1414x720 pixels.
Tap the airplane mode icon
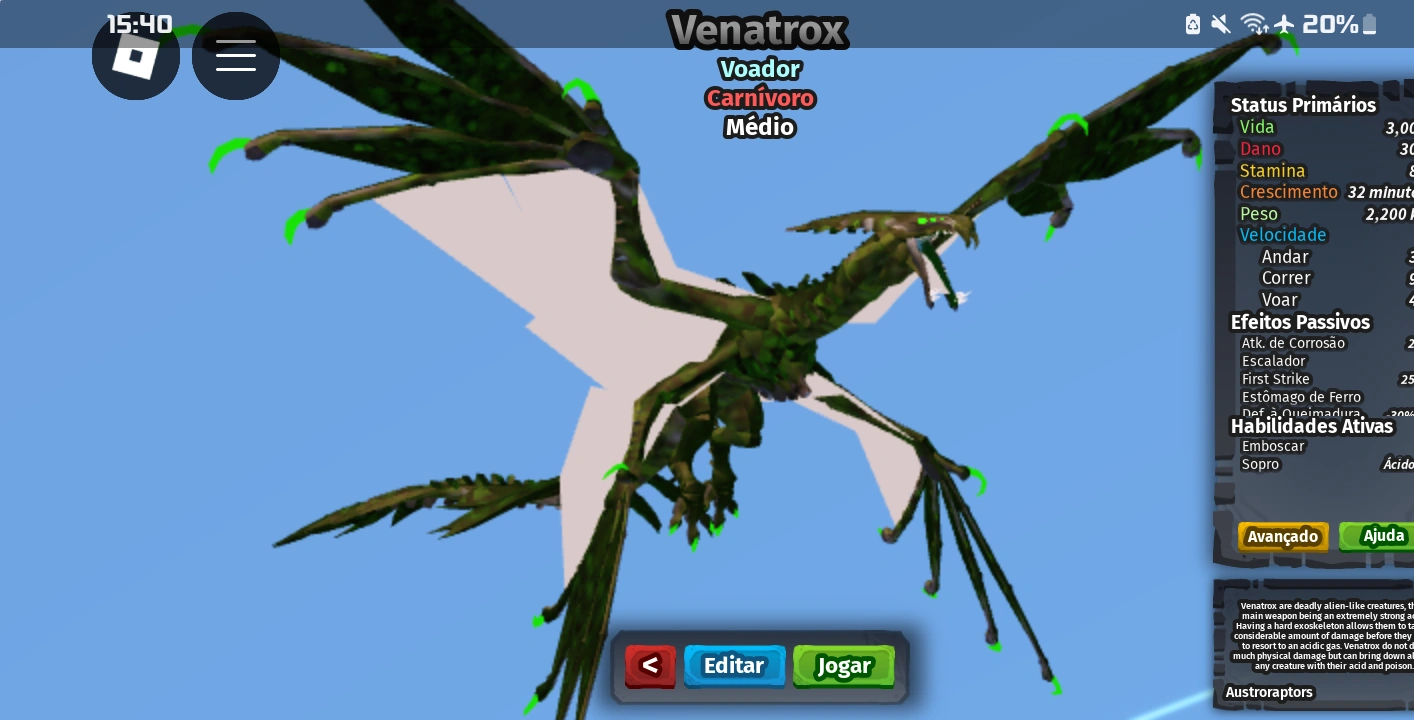coord(1284,24)
